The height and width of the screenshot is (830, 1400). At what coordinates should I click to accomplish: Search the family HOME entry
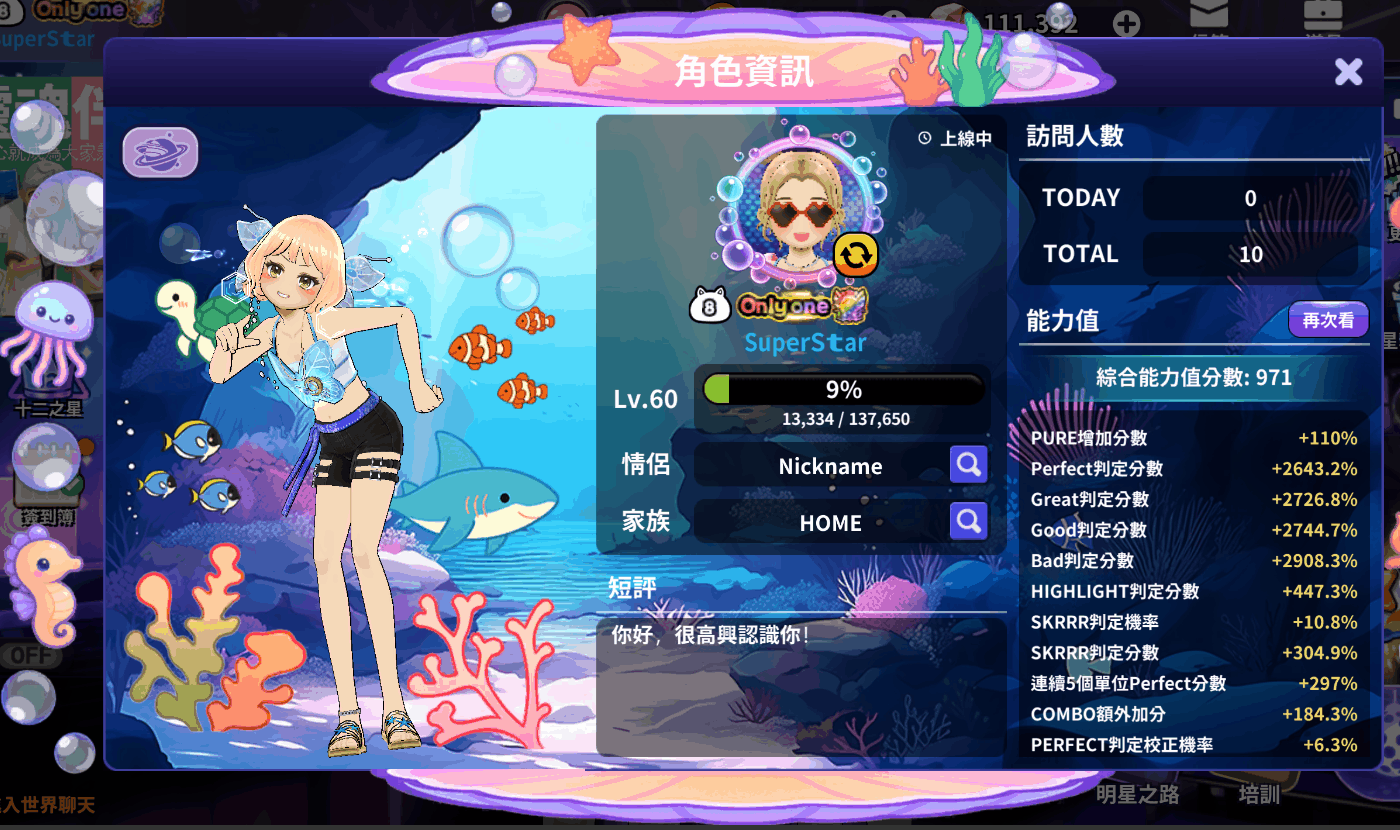[968, 521]
